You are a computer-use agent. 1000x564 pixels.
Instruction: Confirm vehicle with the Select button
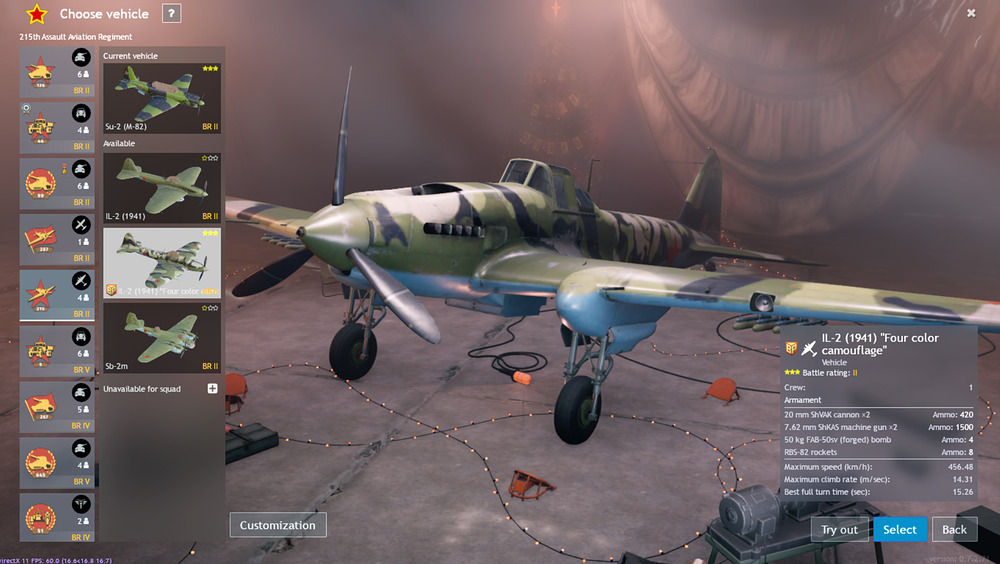899,529
